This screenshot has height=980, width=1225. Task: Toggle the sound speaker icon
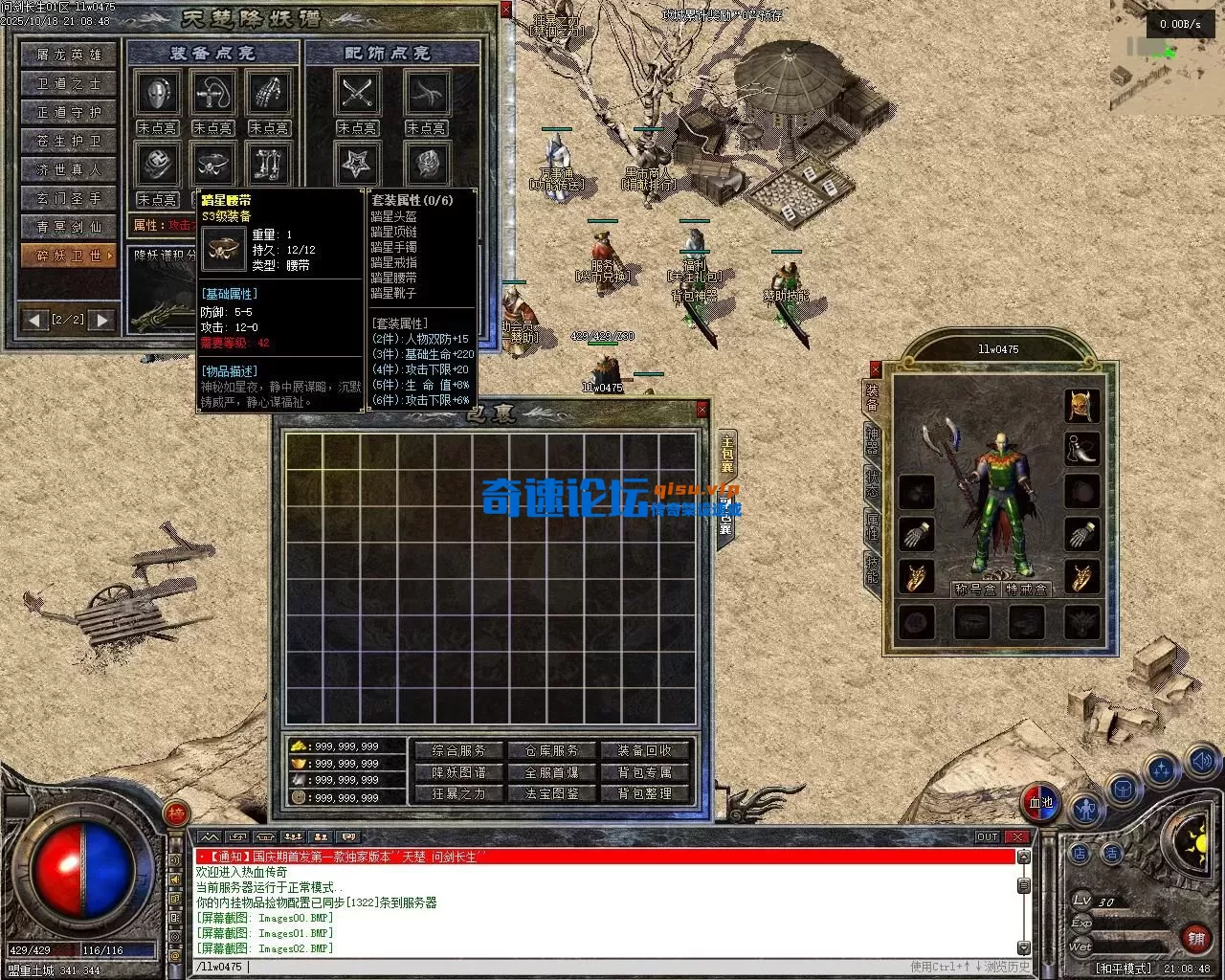tap(1201, 762)
